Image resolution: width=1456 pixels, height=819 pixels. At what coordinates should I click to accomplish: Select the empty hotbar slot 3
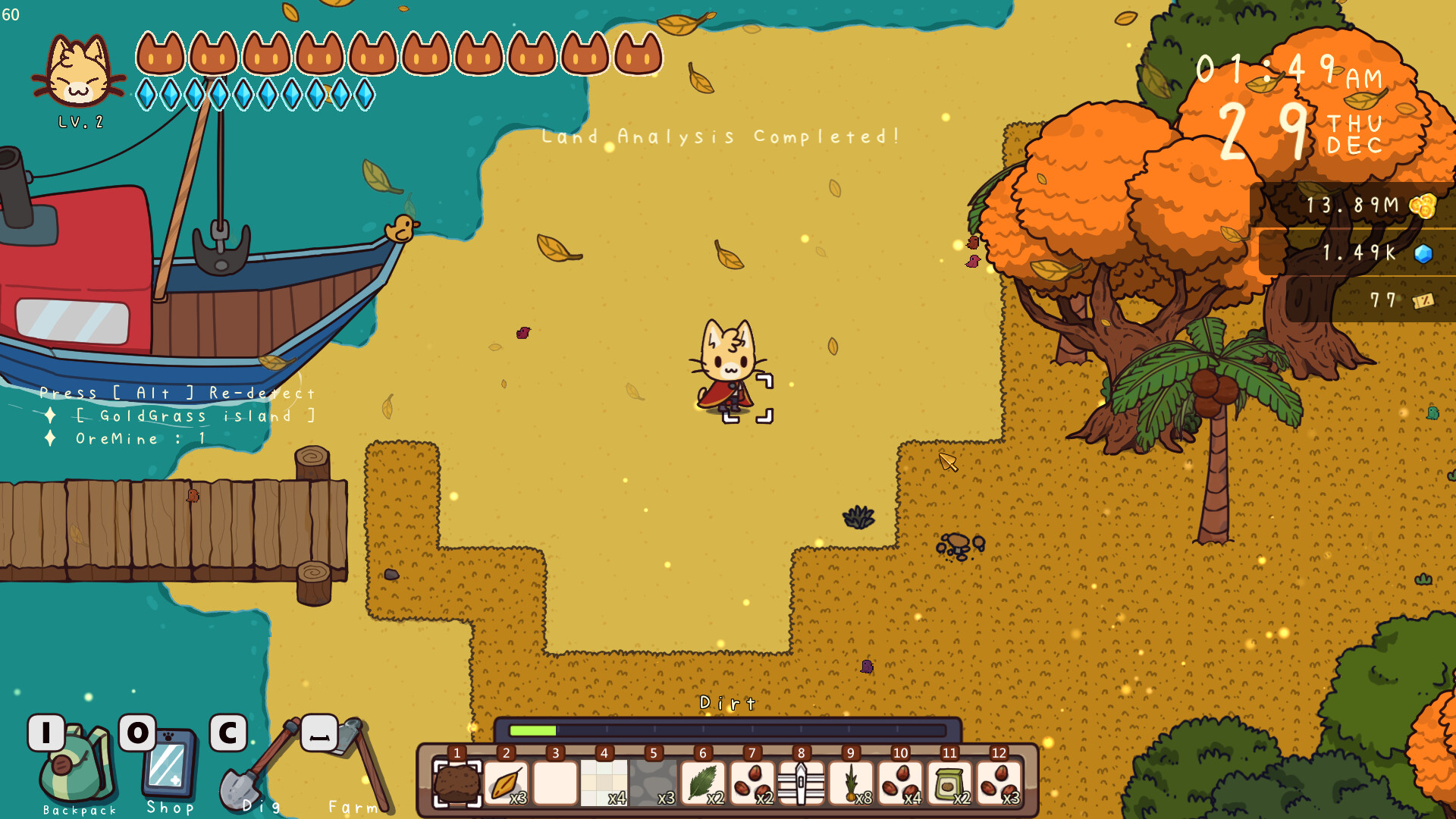554,782
